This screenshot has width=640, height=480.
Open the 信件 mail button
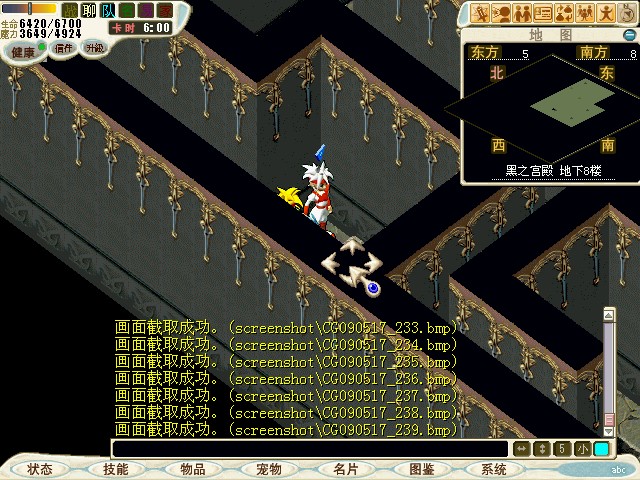pos(64,47)
